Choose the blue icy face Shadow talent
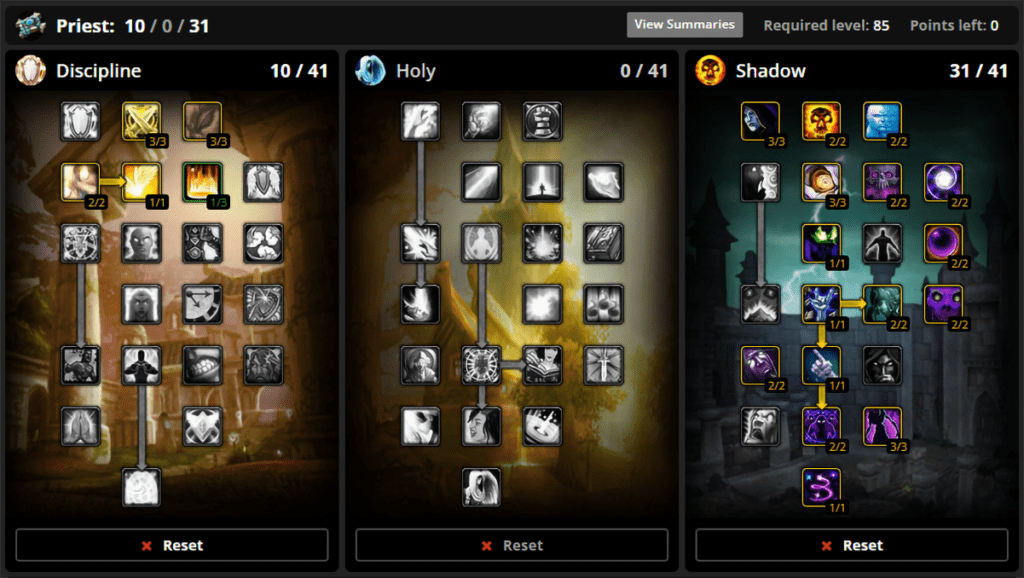This screenshot has height=578, width=1024. tap(883, 121)
